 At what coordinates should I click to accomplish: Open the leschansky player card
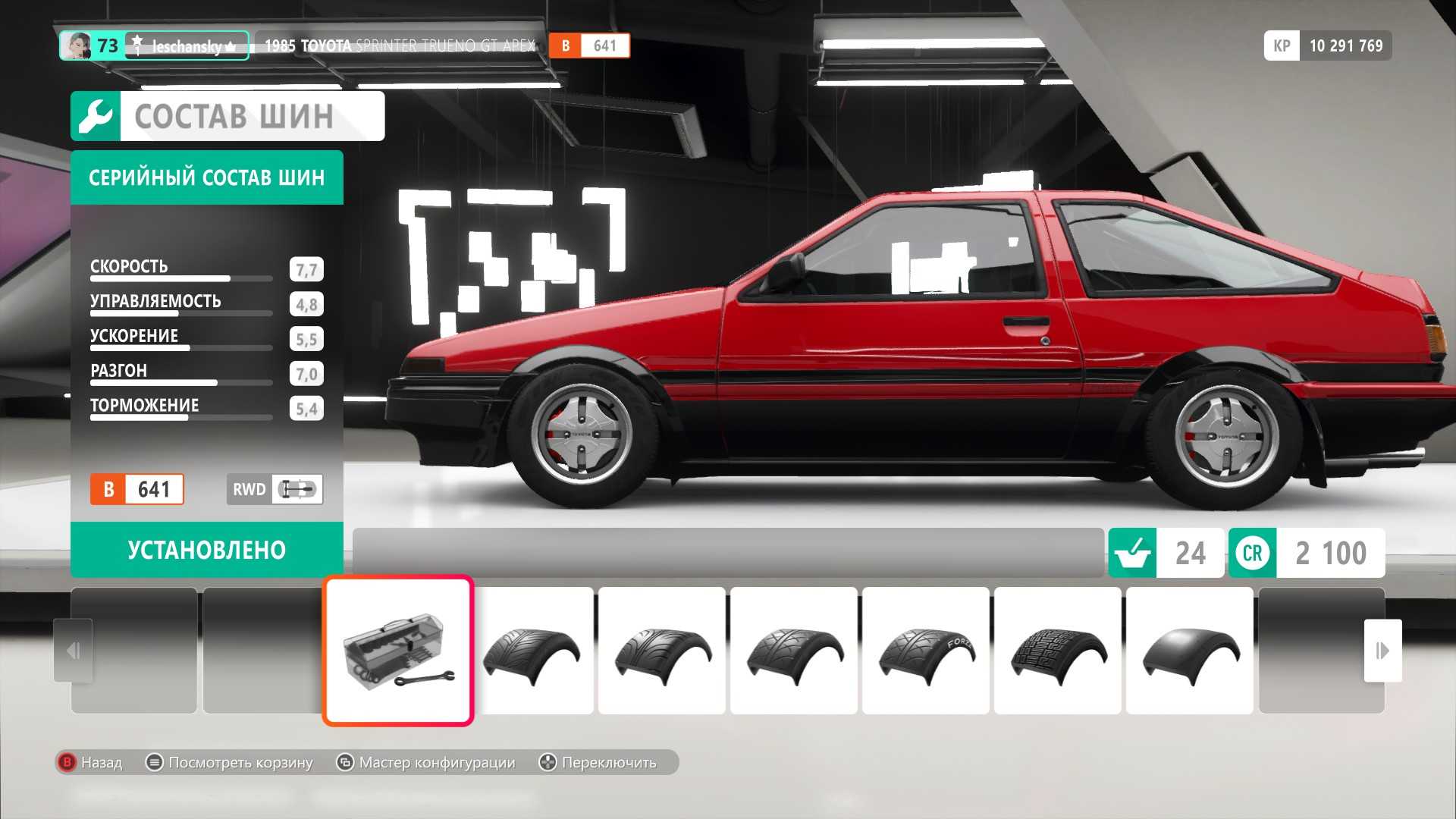155,45
